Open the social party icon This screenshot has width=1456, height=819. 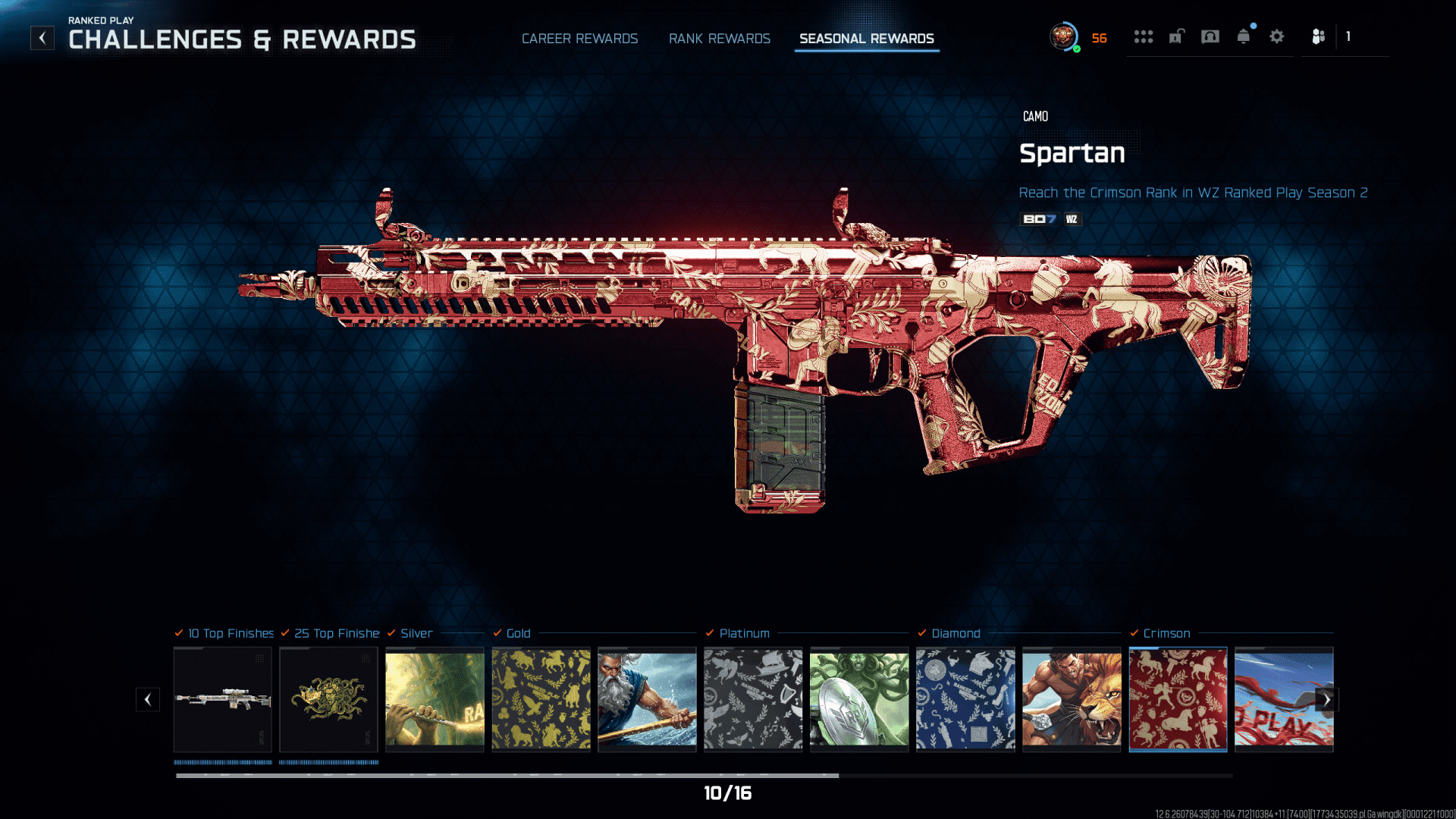1319,36
